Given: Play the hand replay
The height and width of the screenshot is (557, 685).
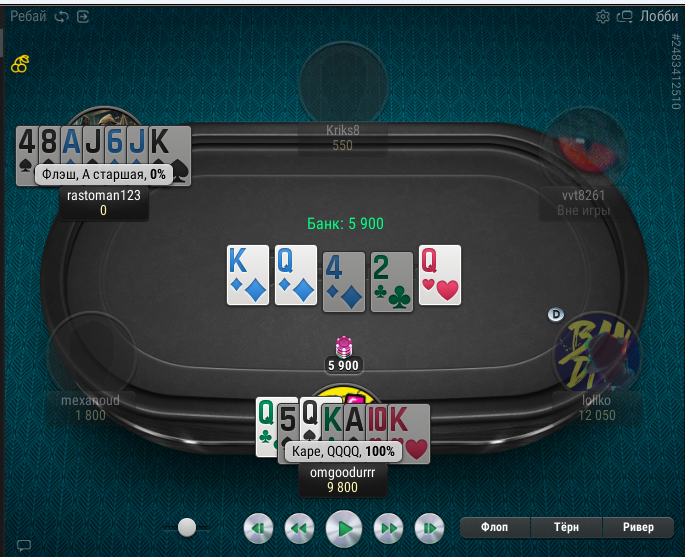Looking at the screenshot, I should point(344,527).
